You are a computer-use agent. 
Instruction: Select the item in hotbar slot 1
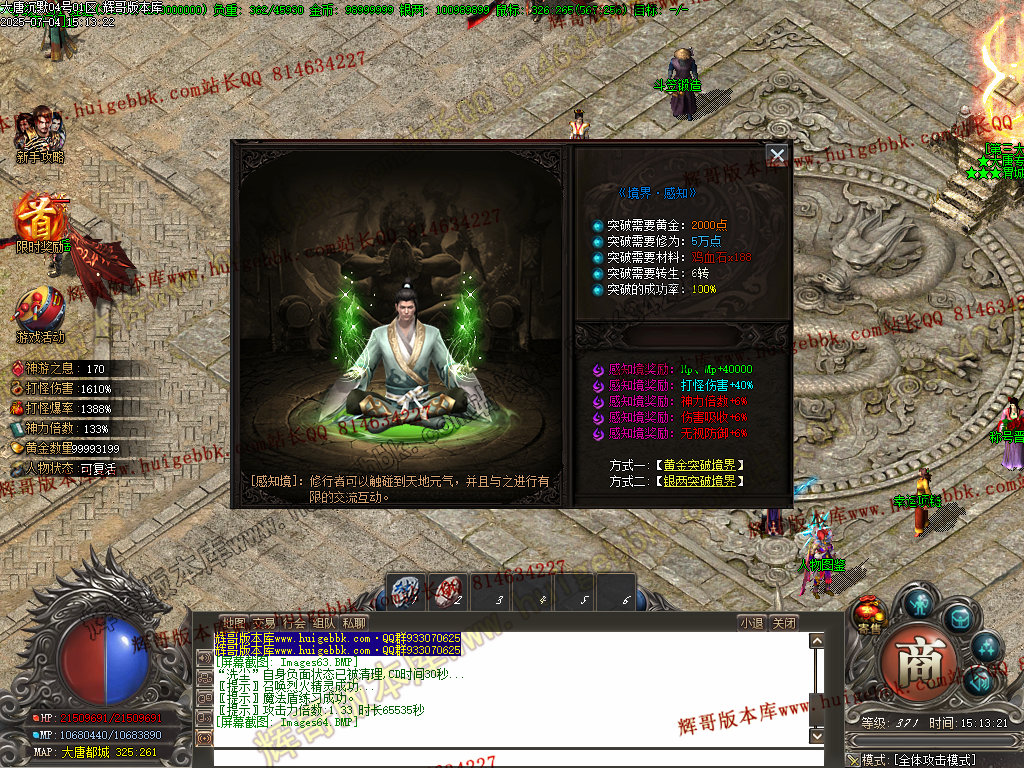406,591
